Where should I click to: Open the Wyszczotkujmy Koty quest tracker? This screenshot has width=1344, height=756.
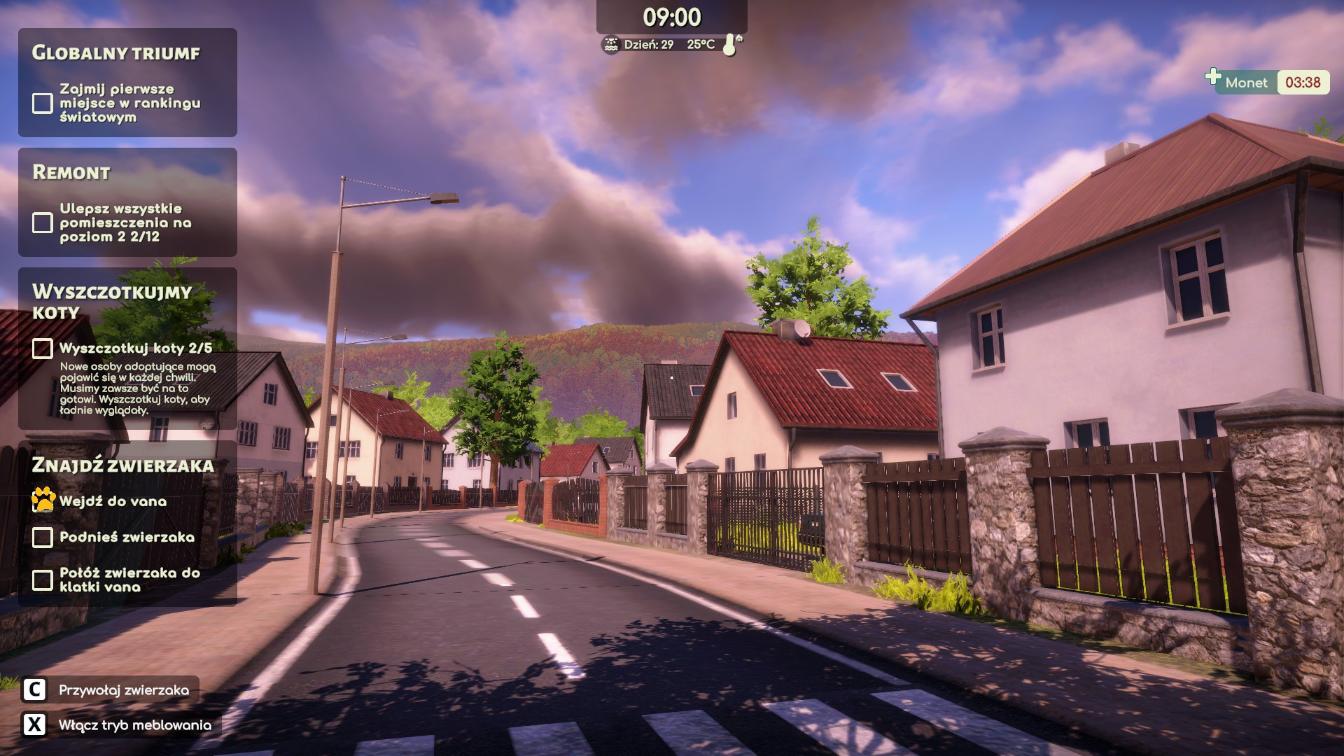pyautogui.click(x=111, y=301)
